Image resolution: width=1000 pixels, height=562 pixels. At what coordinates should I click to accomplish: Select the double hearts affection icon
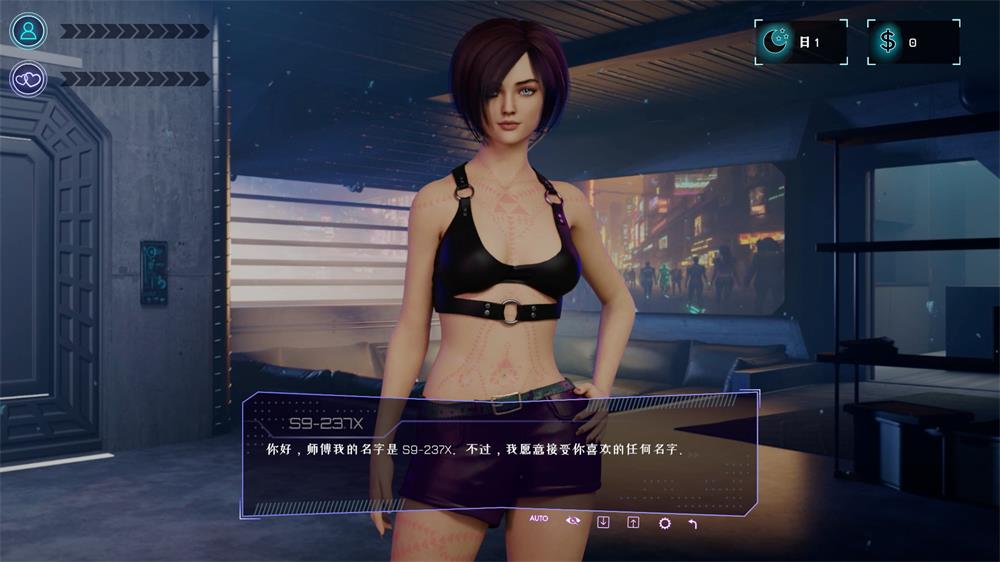pyautogui.click(x=28, y=78)
